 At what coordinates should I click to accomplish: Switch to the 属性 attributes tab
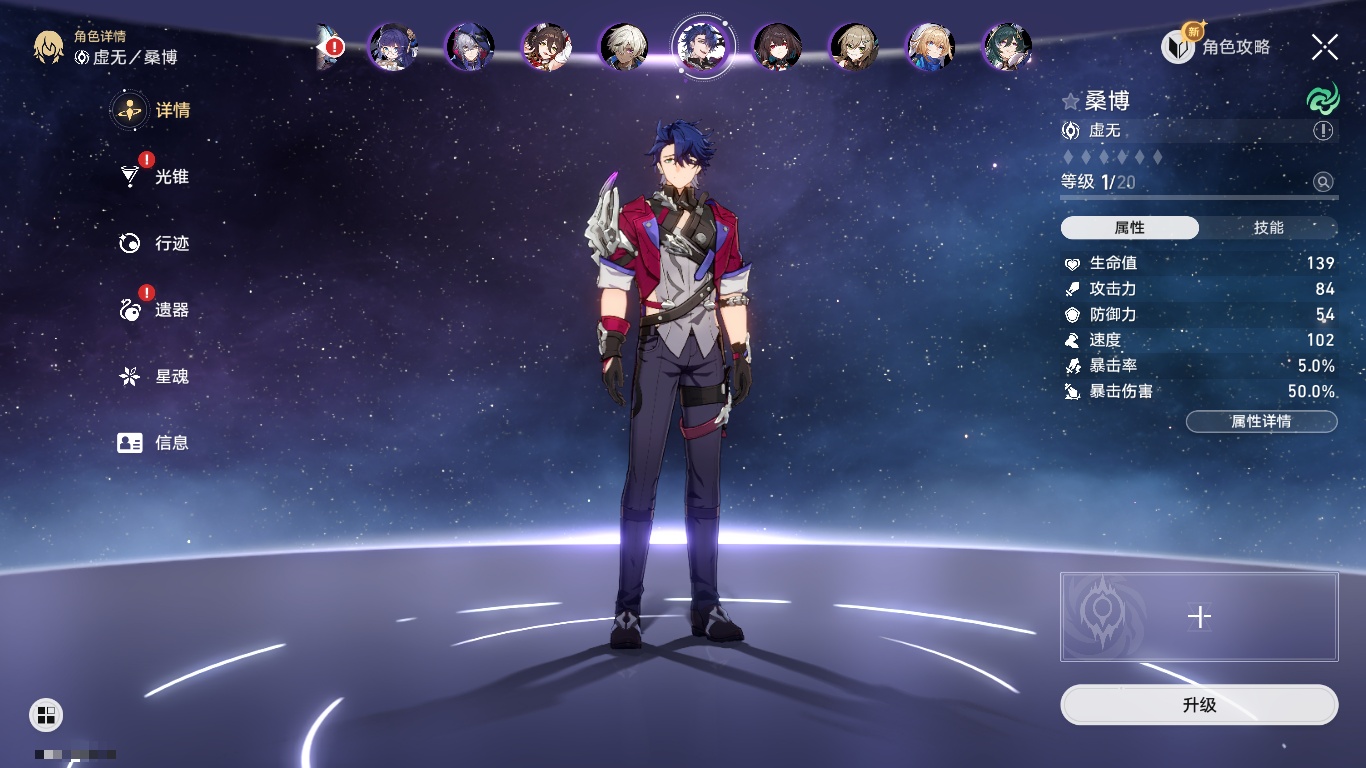(1130, 228)
